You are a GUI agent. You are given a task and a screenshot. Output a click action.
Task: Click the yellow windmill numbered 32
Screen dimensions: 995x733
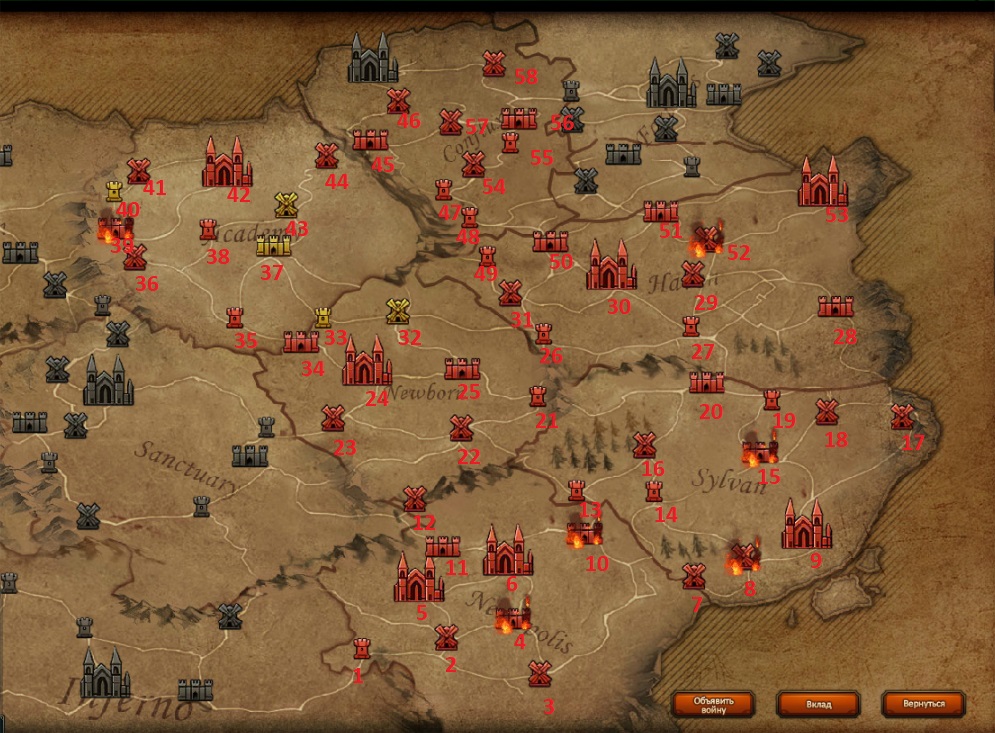tap(398, 311)
